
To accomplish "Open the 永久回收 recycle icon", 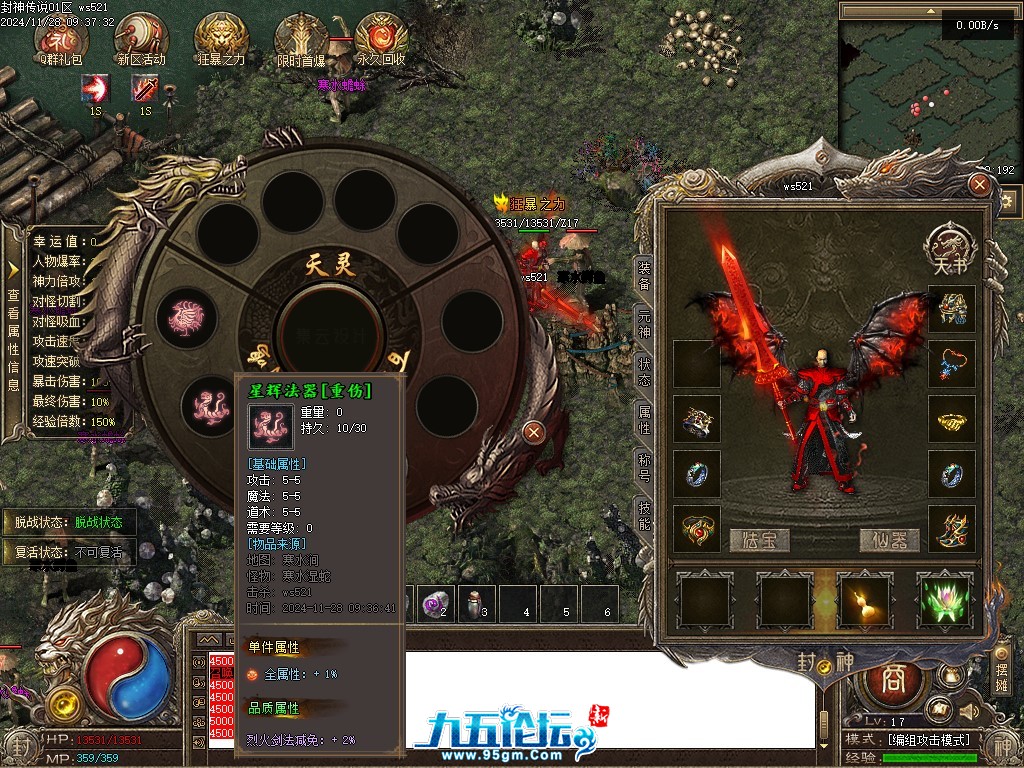I will coord(381,38).
